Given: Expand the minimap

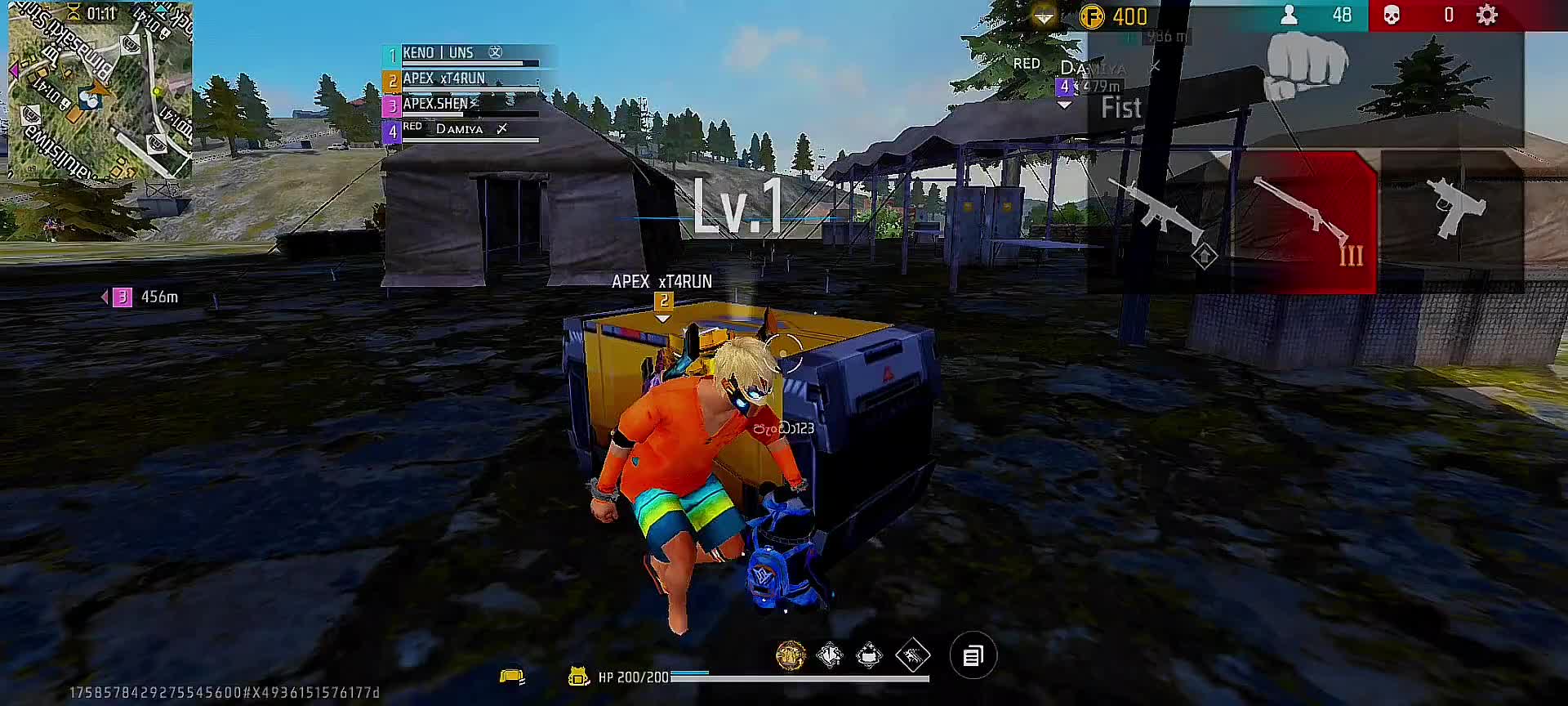Looking at the screenshot, I should 100,89.
